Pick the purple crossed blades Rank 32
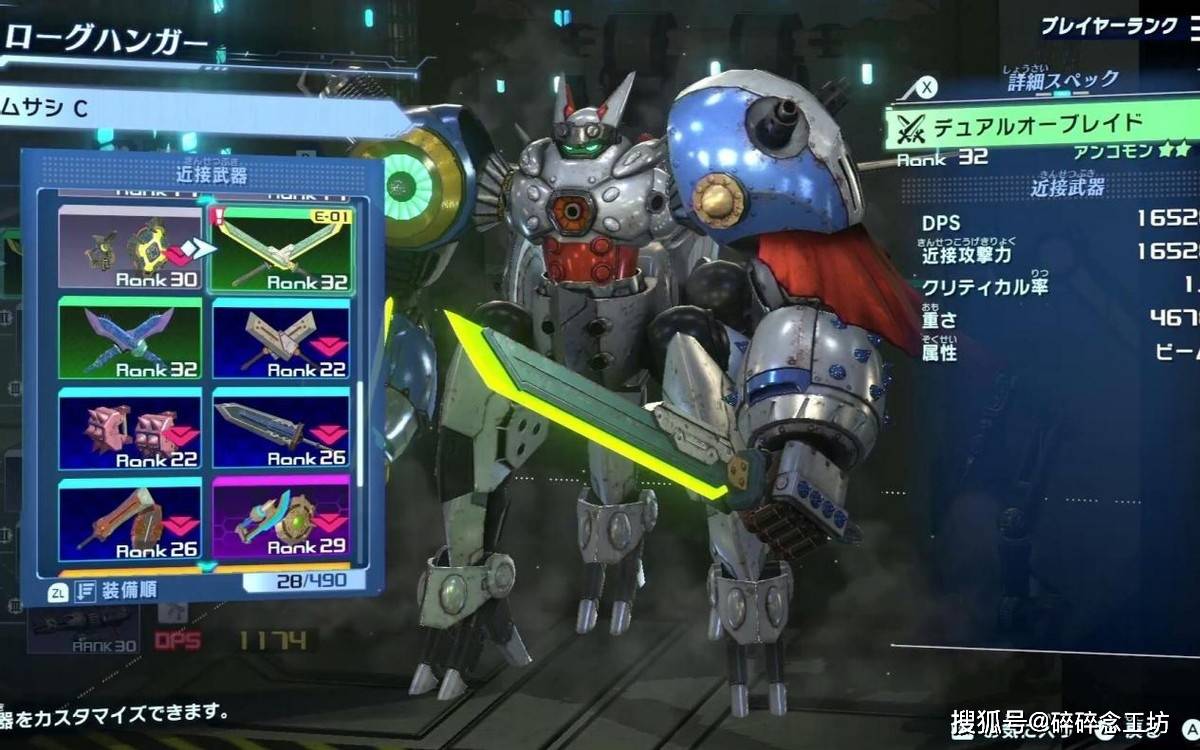 pyautogui.click(x=129, y=338)
